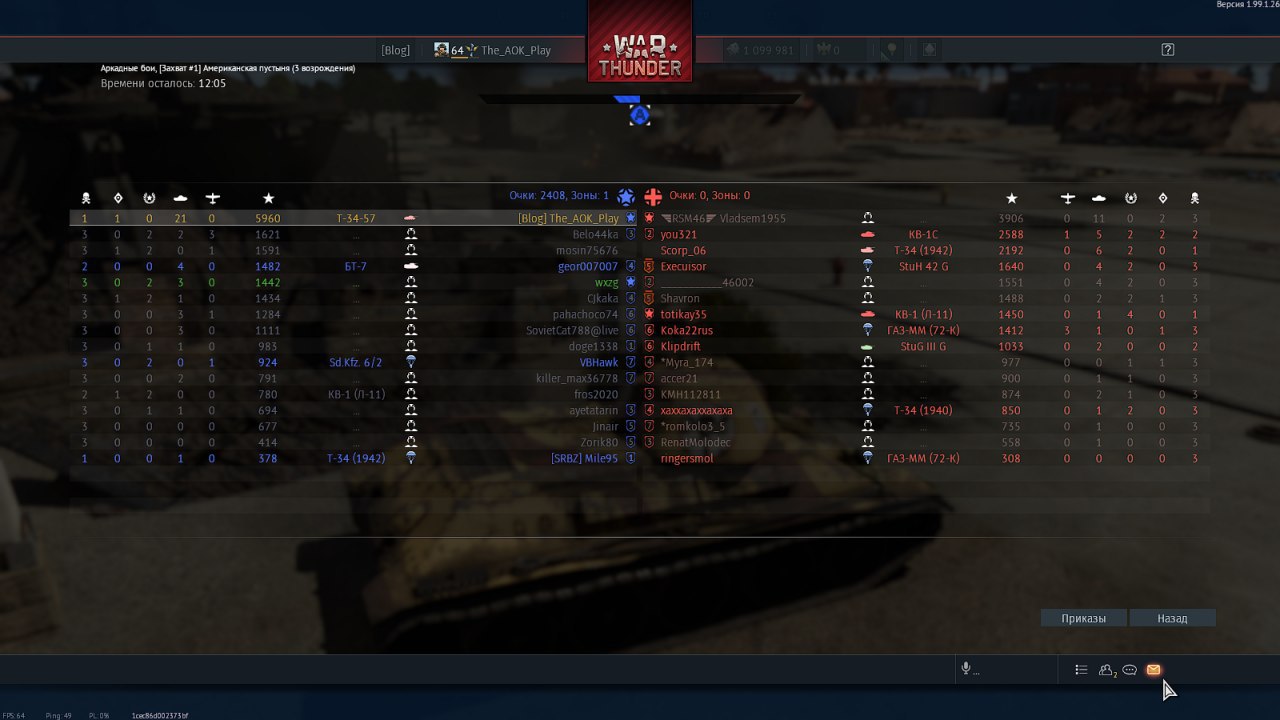This screenshot has height=720, width=1280.
Task: Open the list icon in bottom bar
Action: (1081, 670)
